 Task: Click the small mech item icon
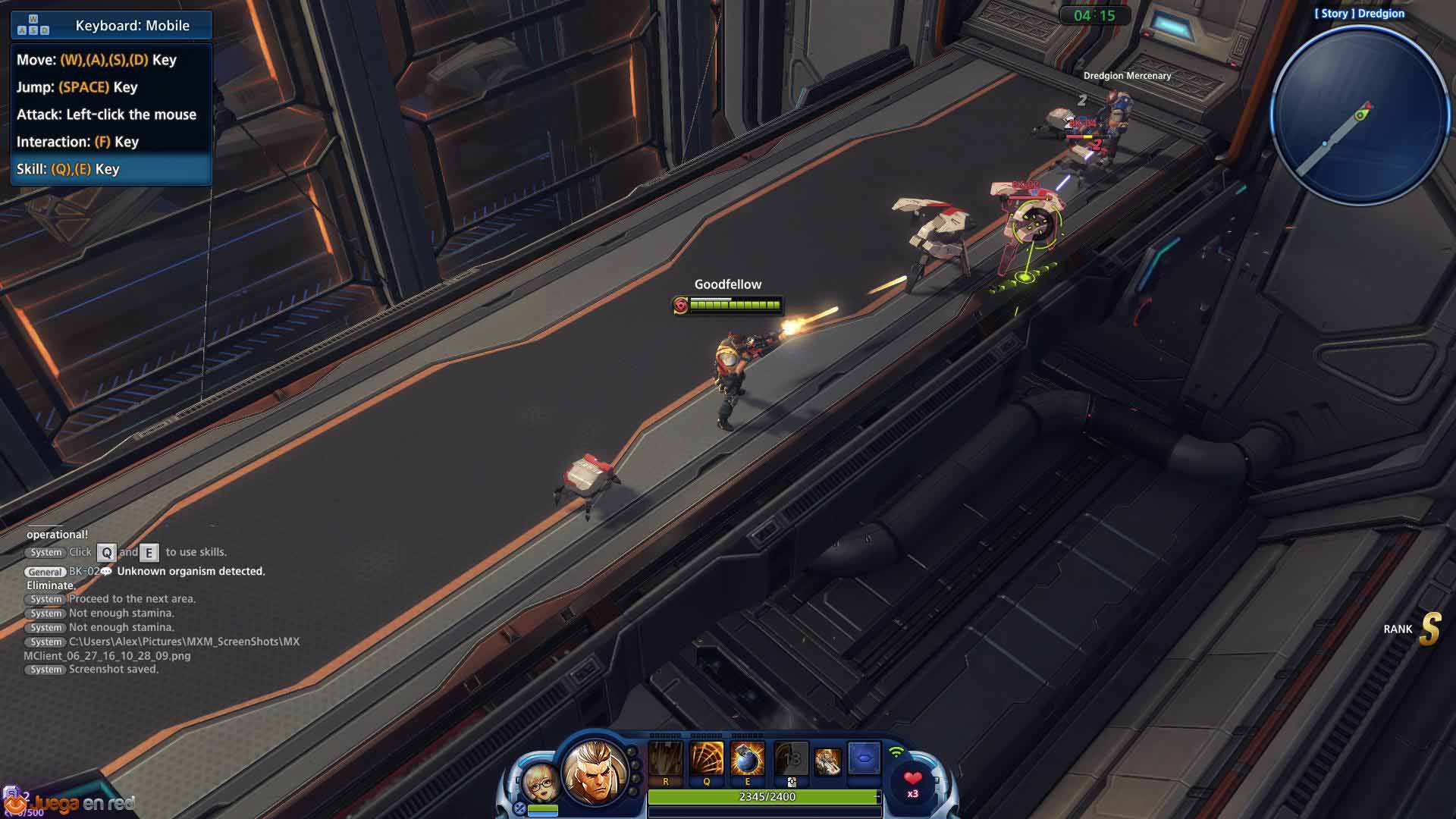[827, 760]
